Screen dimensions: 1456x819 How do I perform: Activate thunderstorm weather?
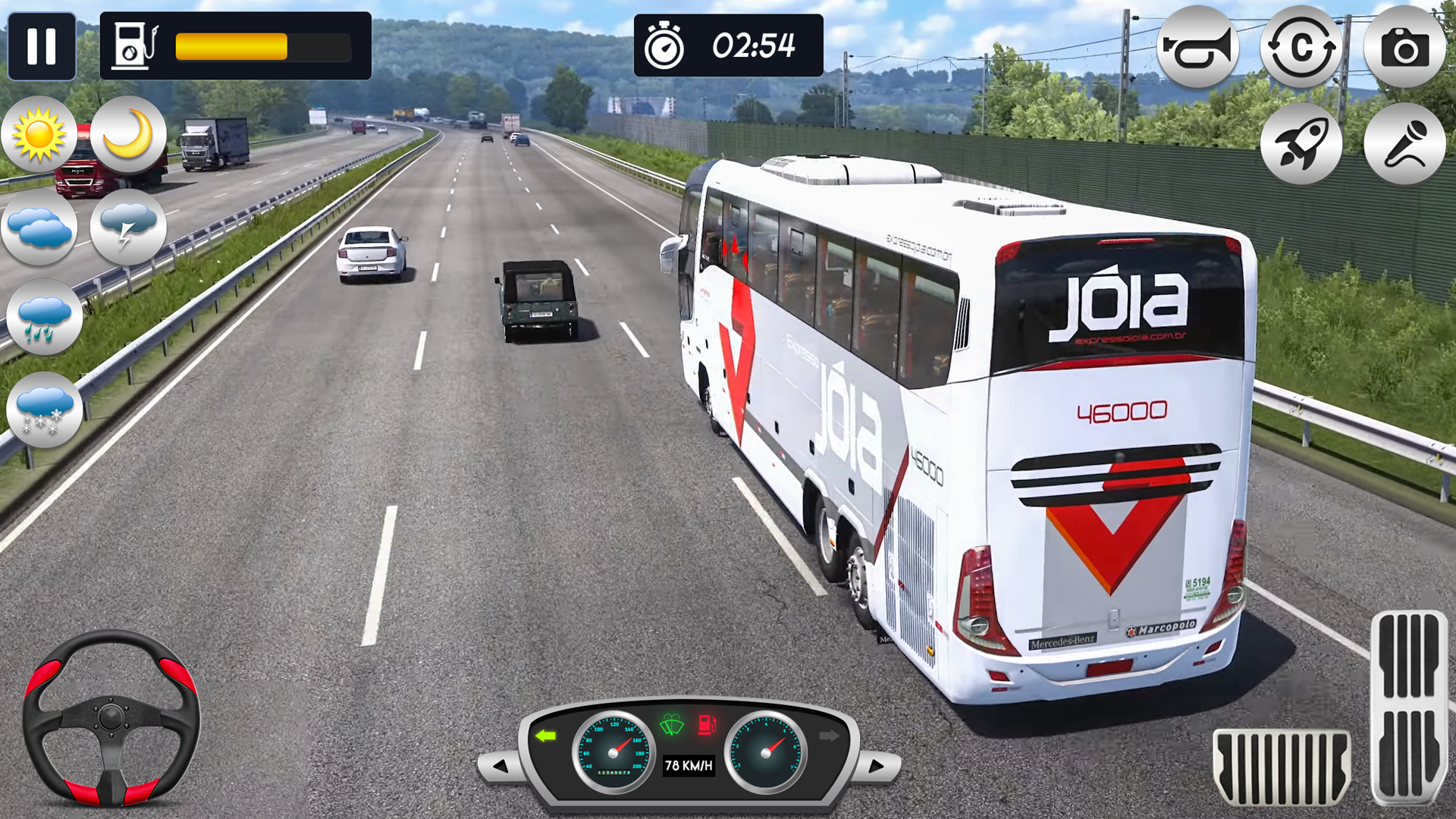(x=128, y=226)
